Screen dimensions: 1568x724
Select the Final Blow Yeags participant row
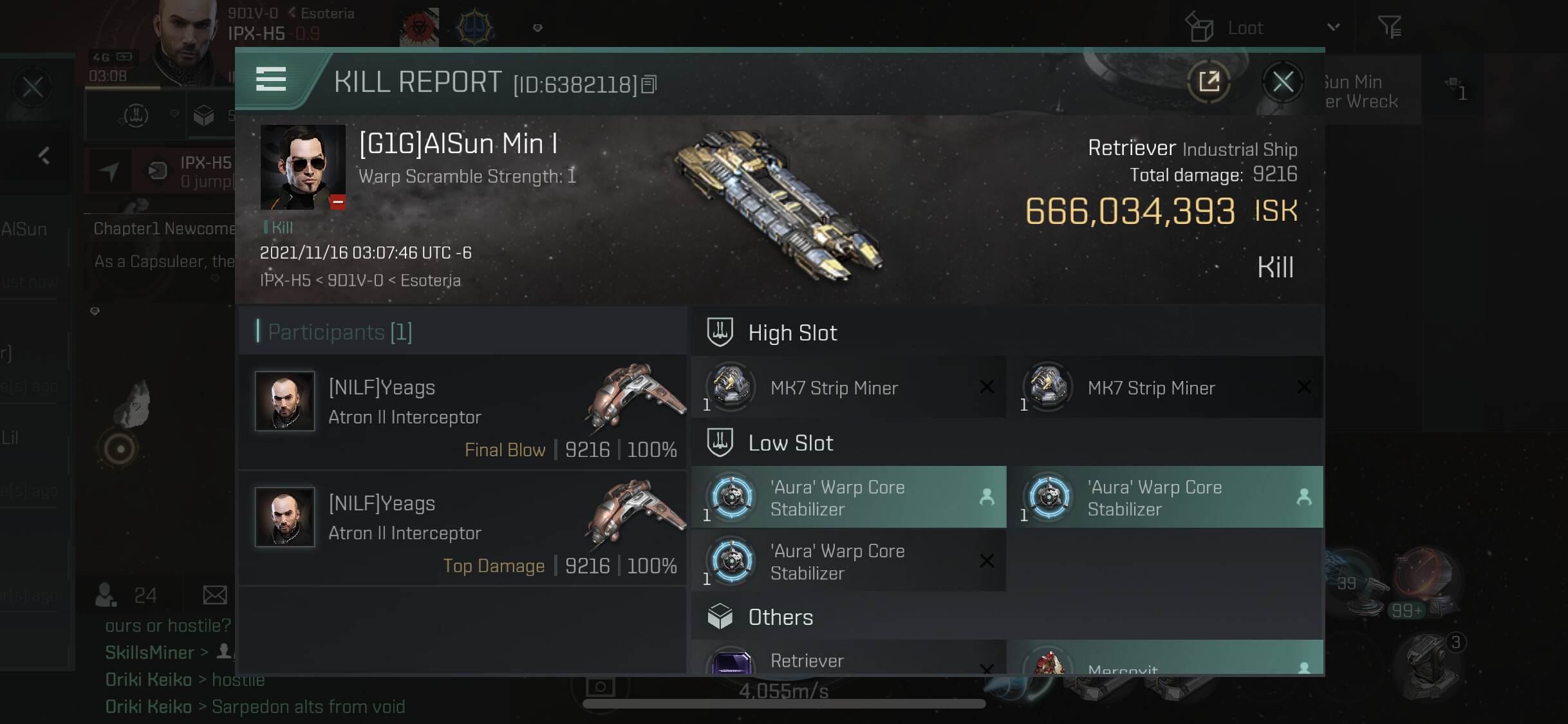point(463,413)
